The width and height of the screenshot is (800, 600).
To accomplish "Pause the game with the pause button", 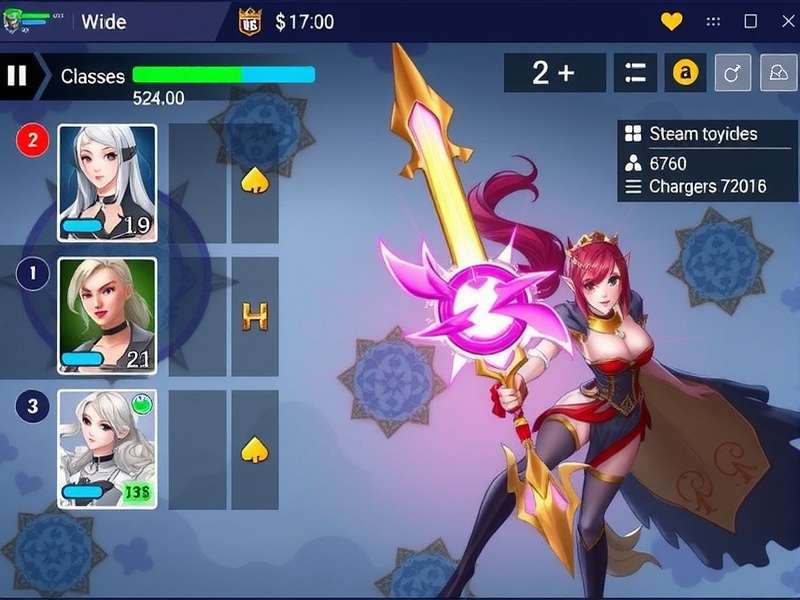I will [16, 76].
